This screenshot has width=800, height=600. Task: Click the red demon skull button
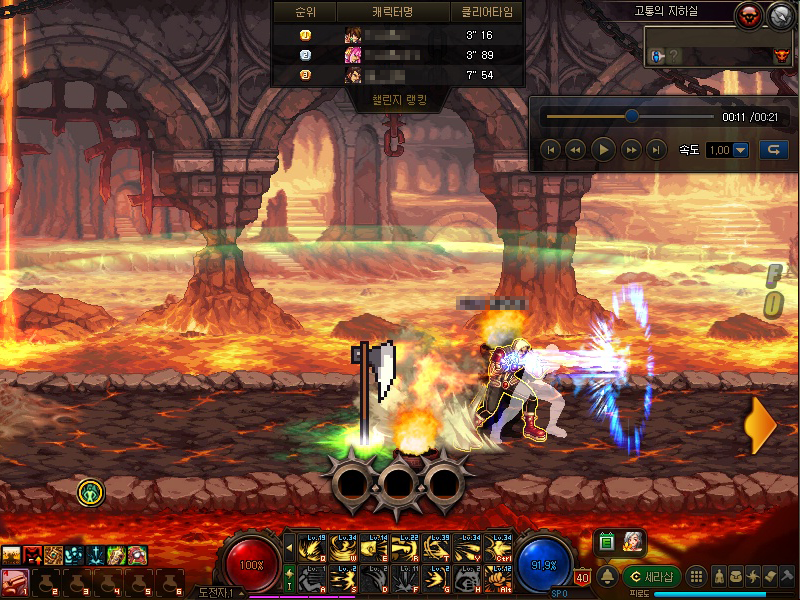tap(750, 15)
